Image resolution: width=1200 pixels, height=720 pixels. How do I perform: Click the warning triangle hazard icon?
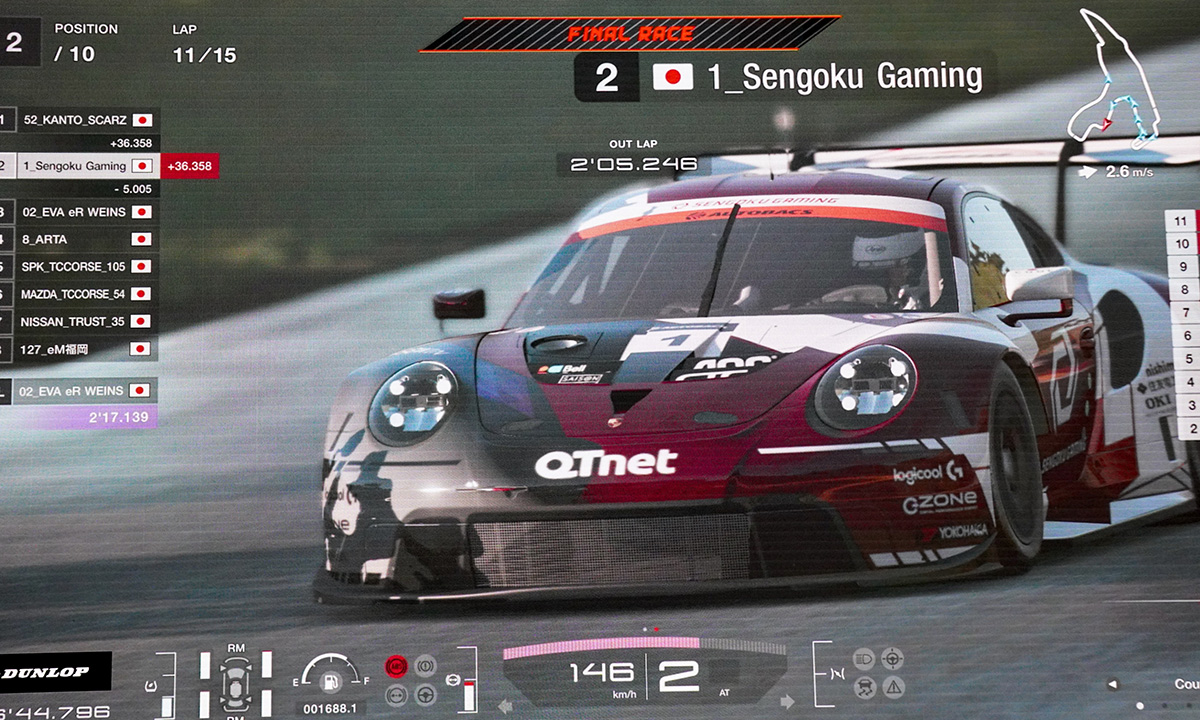tap(892, 687)
